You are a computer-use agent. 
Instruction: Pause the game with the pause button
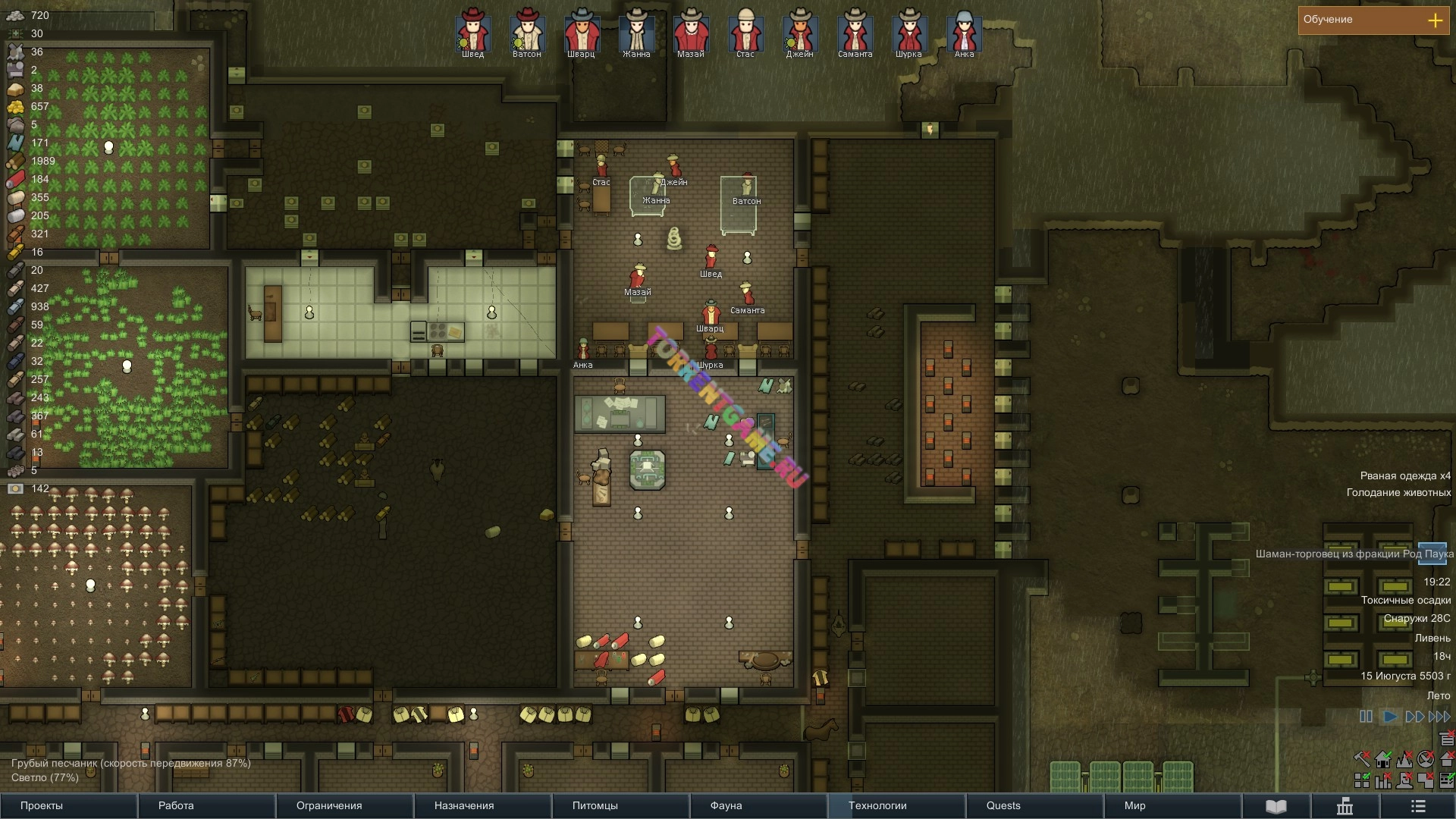[1366, 717]
